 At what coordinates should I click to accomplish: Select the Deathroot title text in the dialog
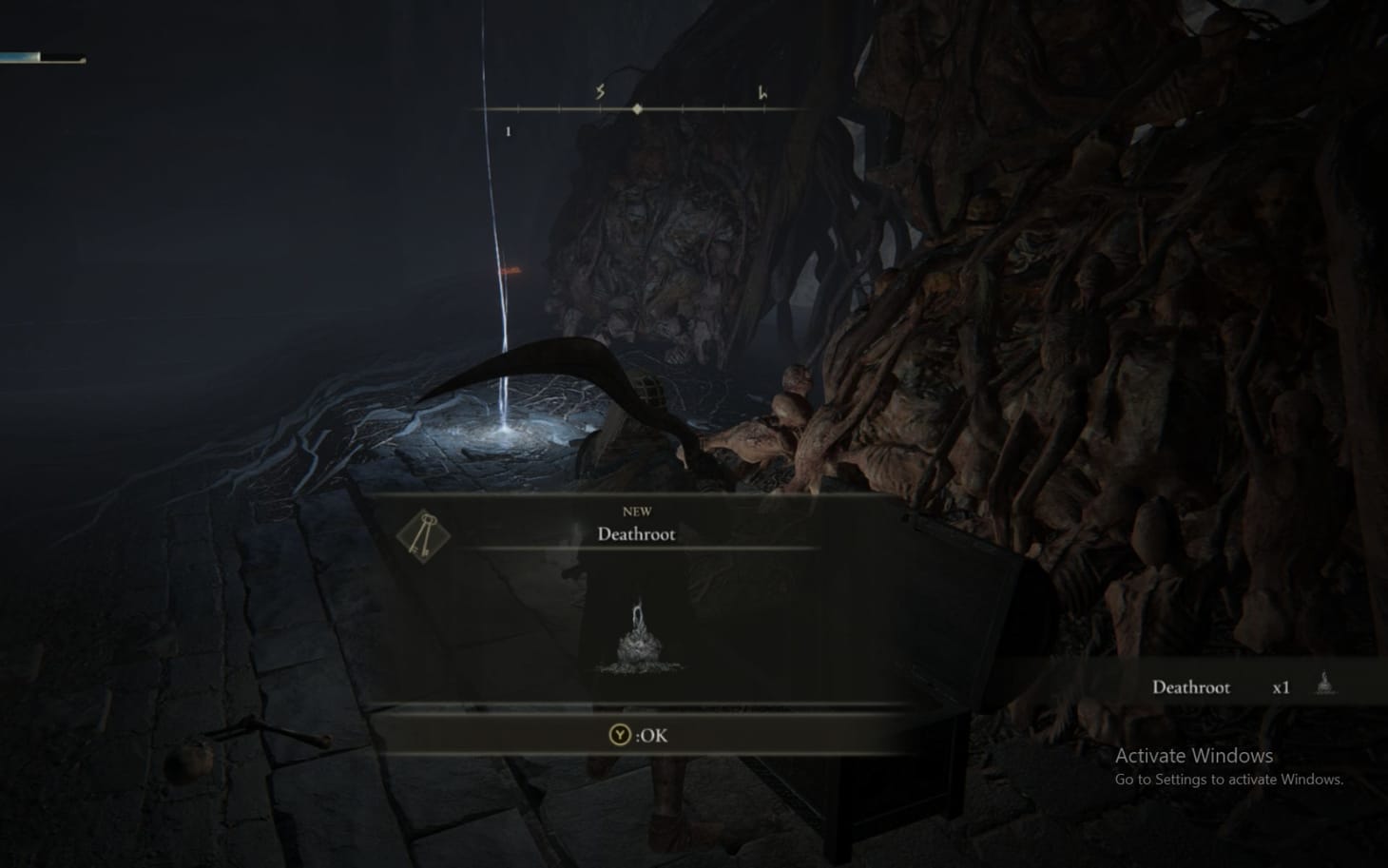point(636,534)
